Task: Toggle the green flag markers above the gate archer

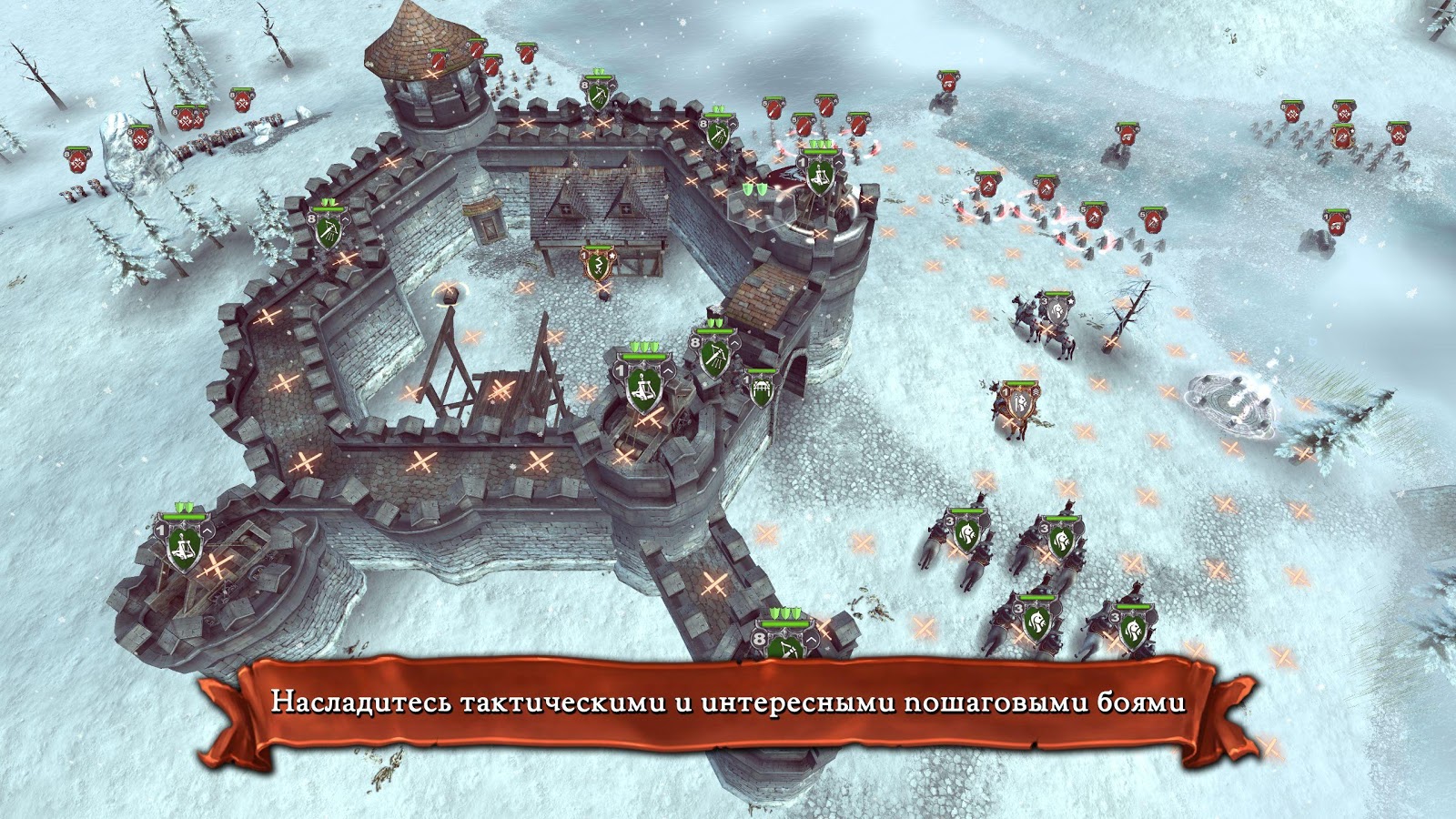Action: (784, 612)
